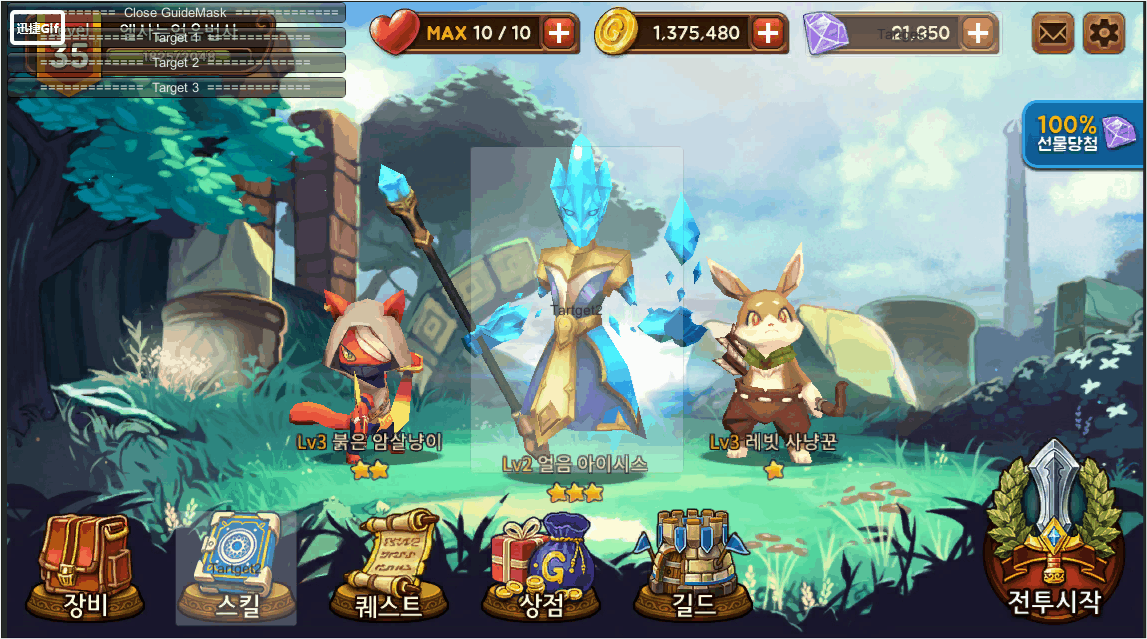Screen dimensions: 1147x639
Task: Open the 장비 equipment menu
Action: 85,566
